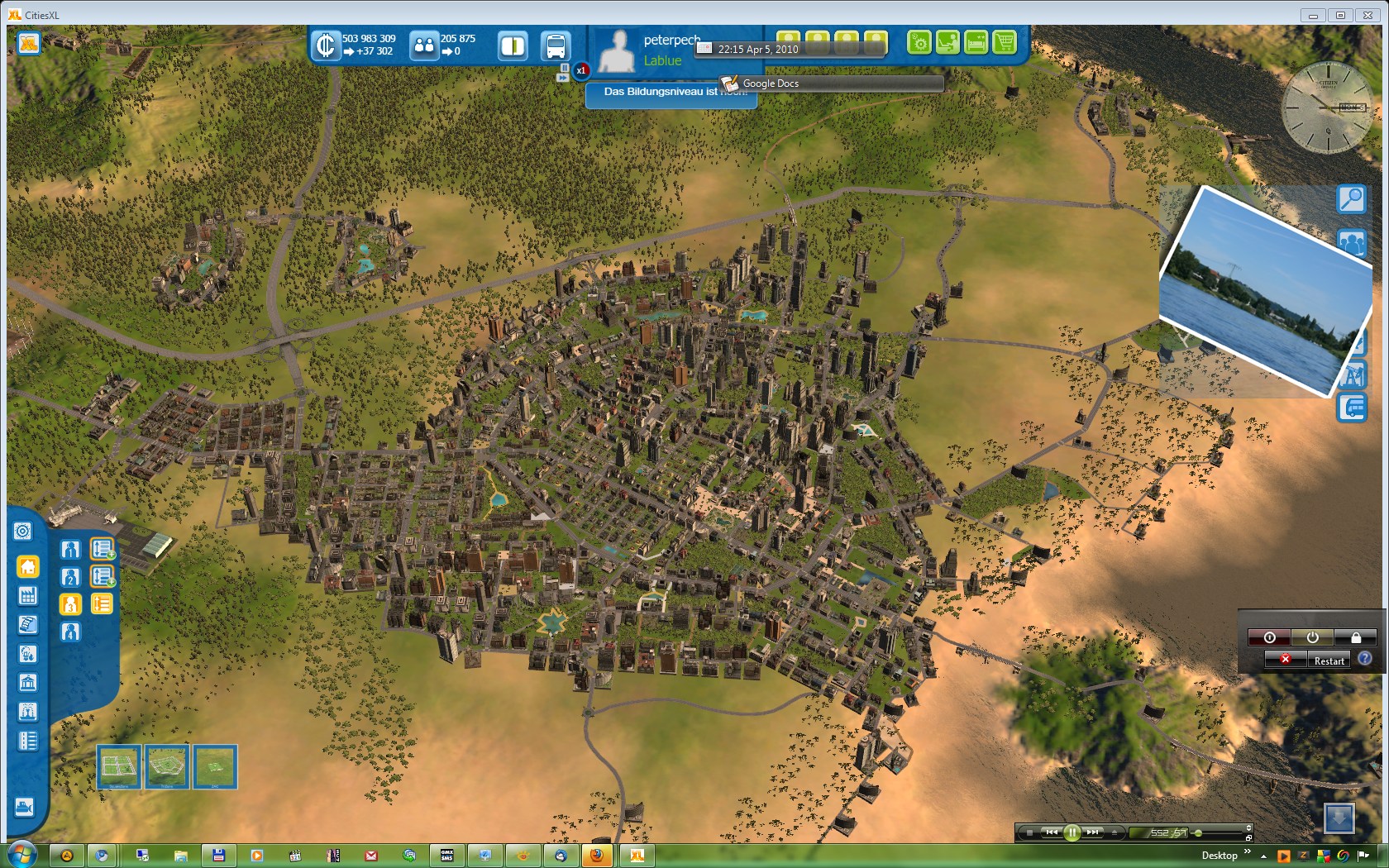Open the population statistics panel

pos(424,45)
